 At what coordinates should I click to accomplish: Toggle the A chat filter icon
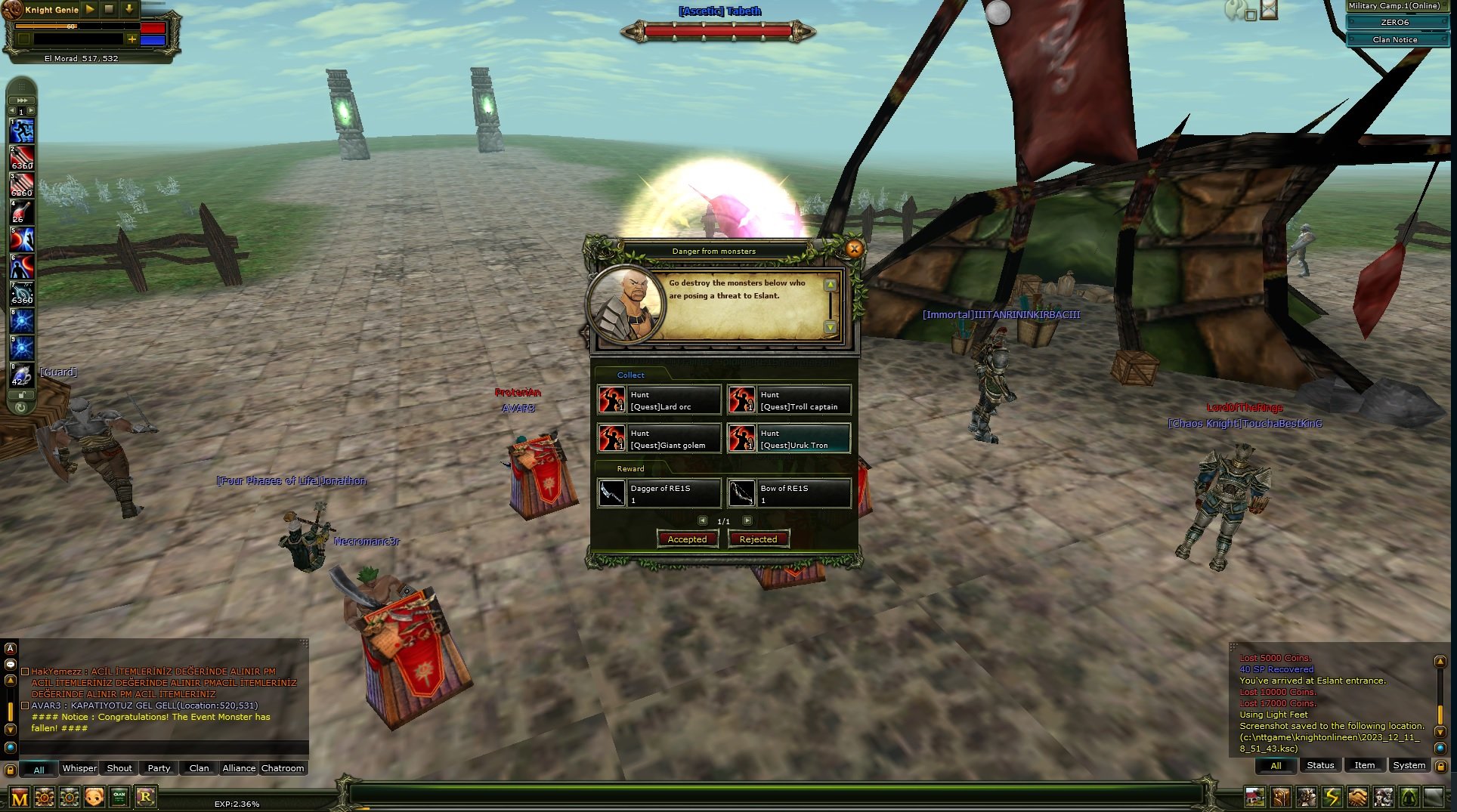click(10, 650)
